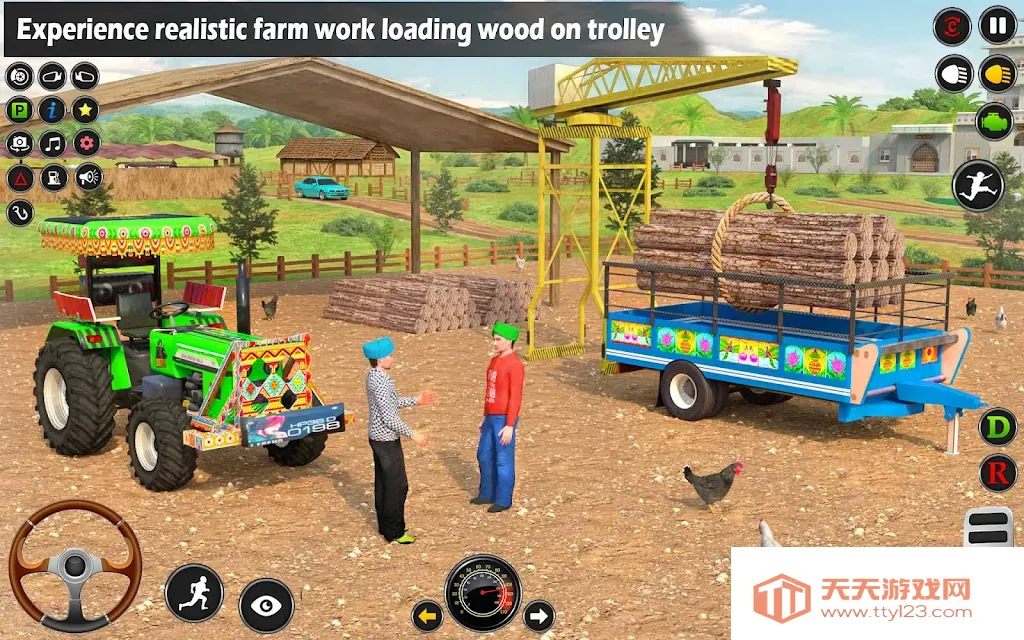Tap the red circular-arrows C button

[952, 26]
